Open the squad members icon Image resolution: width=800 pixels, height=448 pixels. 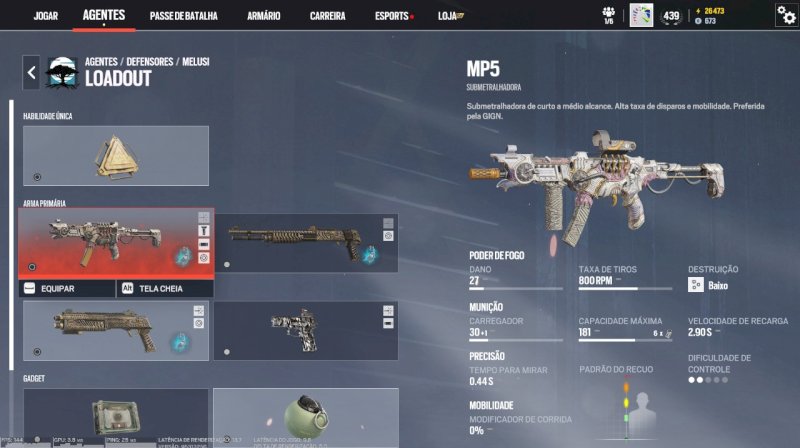[608, 14]
